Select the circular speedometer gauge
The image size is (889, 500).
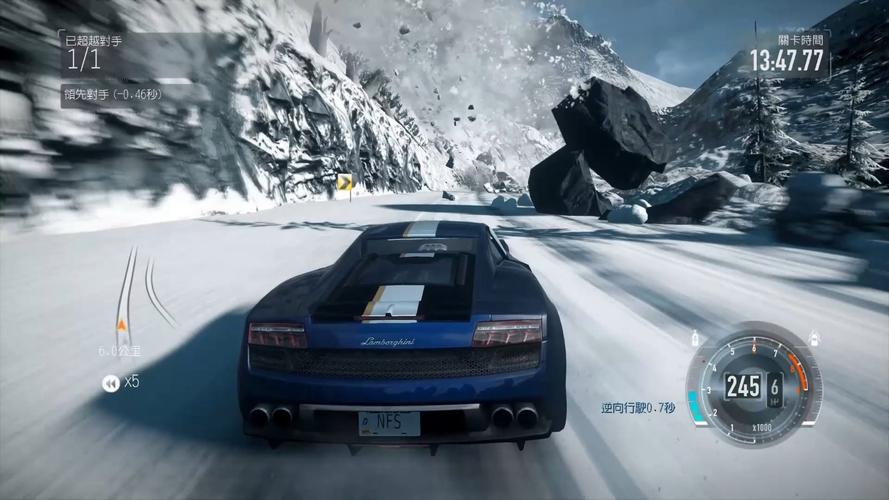[754, 385]
